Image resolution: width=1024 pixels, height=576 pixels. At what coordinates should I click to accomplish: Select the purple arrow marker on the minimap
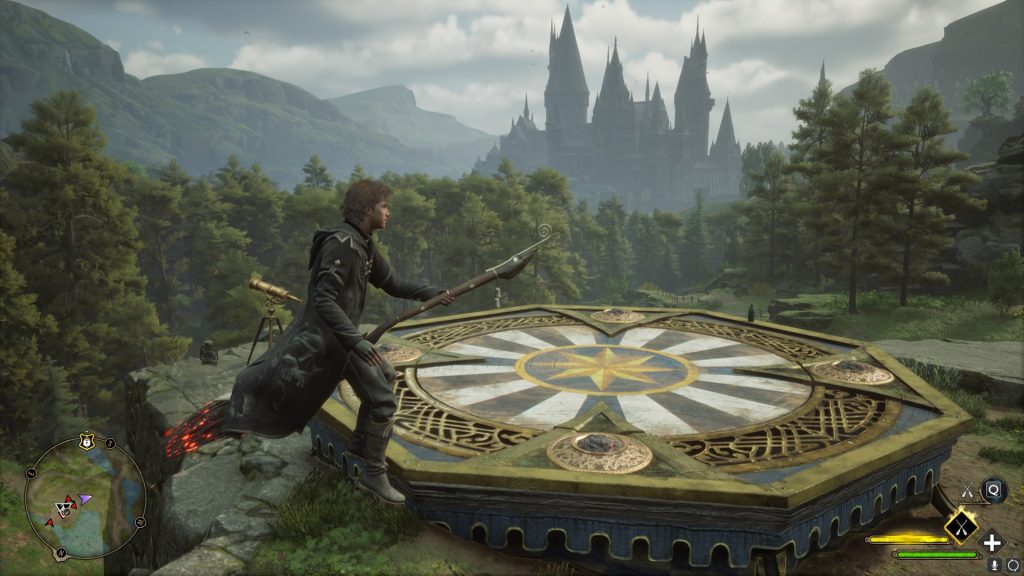click(86, 497)
